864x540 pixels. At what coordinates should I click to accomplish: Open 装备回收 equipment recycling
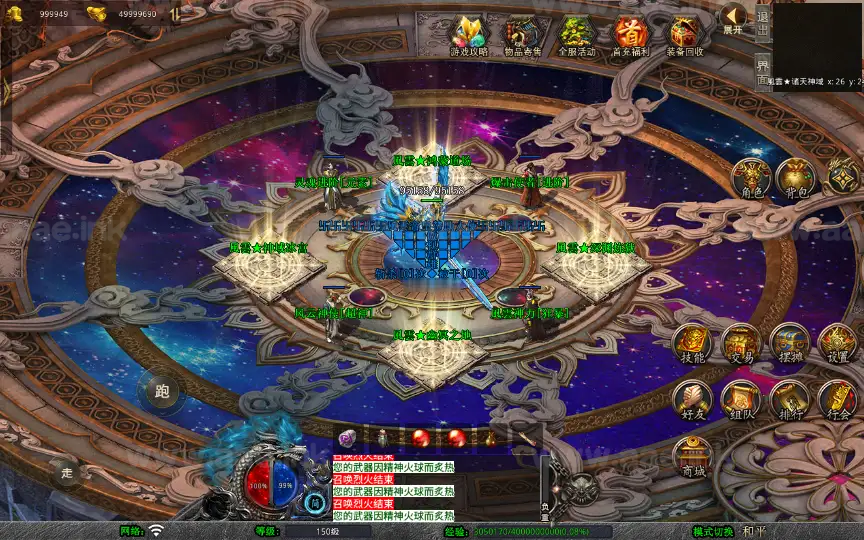pos(685,34)
